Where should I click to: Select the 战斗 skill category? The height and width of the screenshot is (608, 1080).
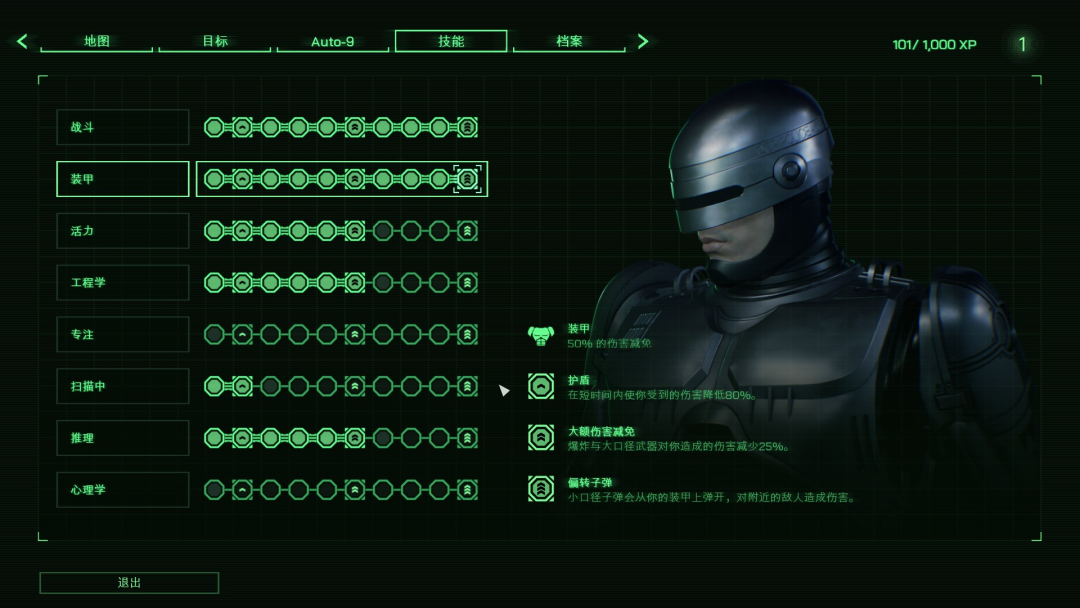[123, 127]
